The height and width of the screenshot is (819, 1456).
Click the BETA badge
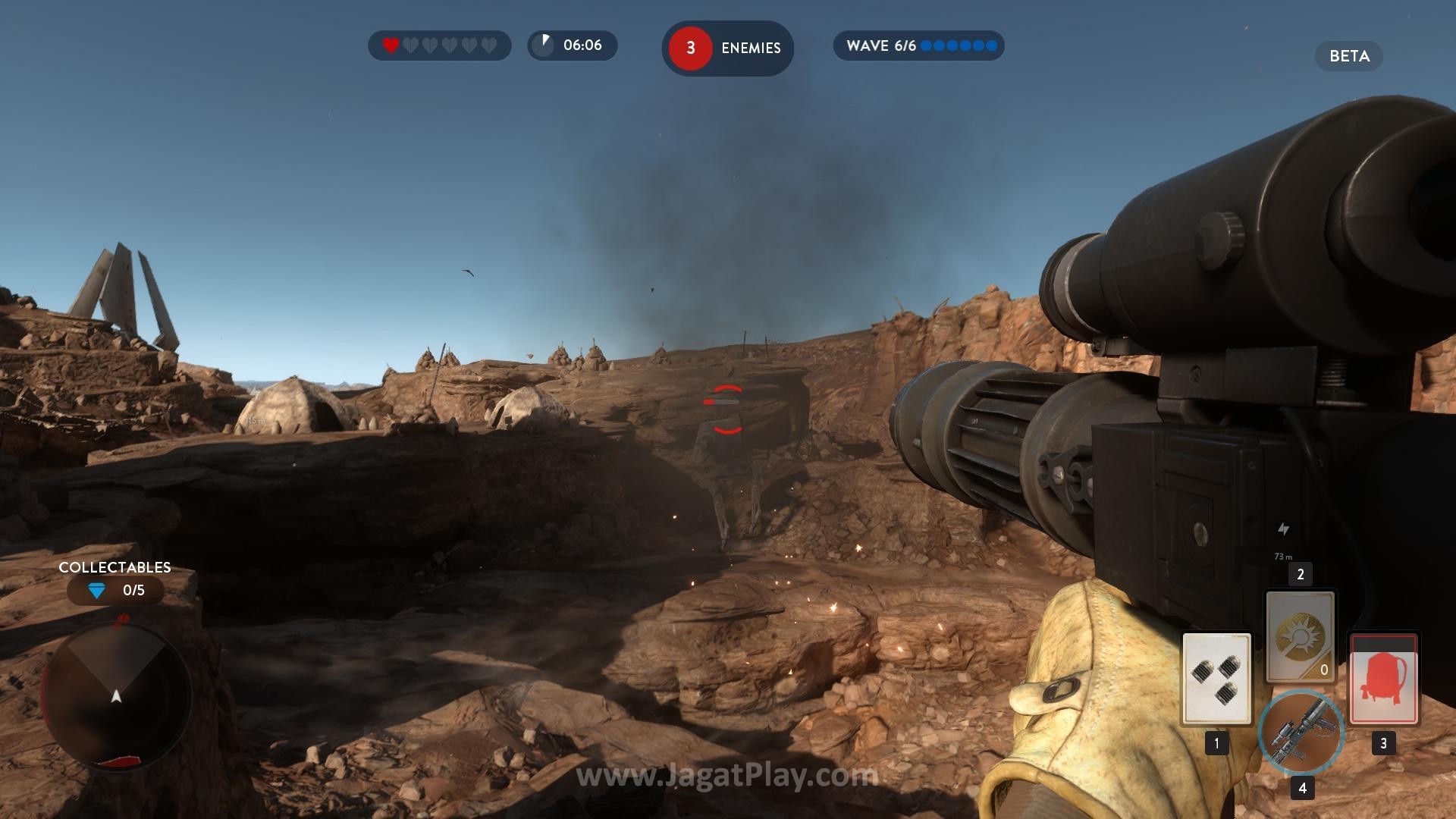pyautogui.click(x=1348, y=56)
